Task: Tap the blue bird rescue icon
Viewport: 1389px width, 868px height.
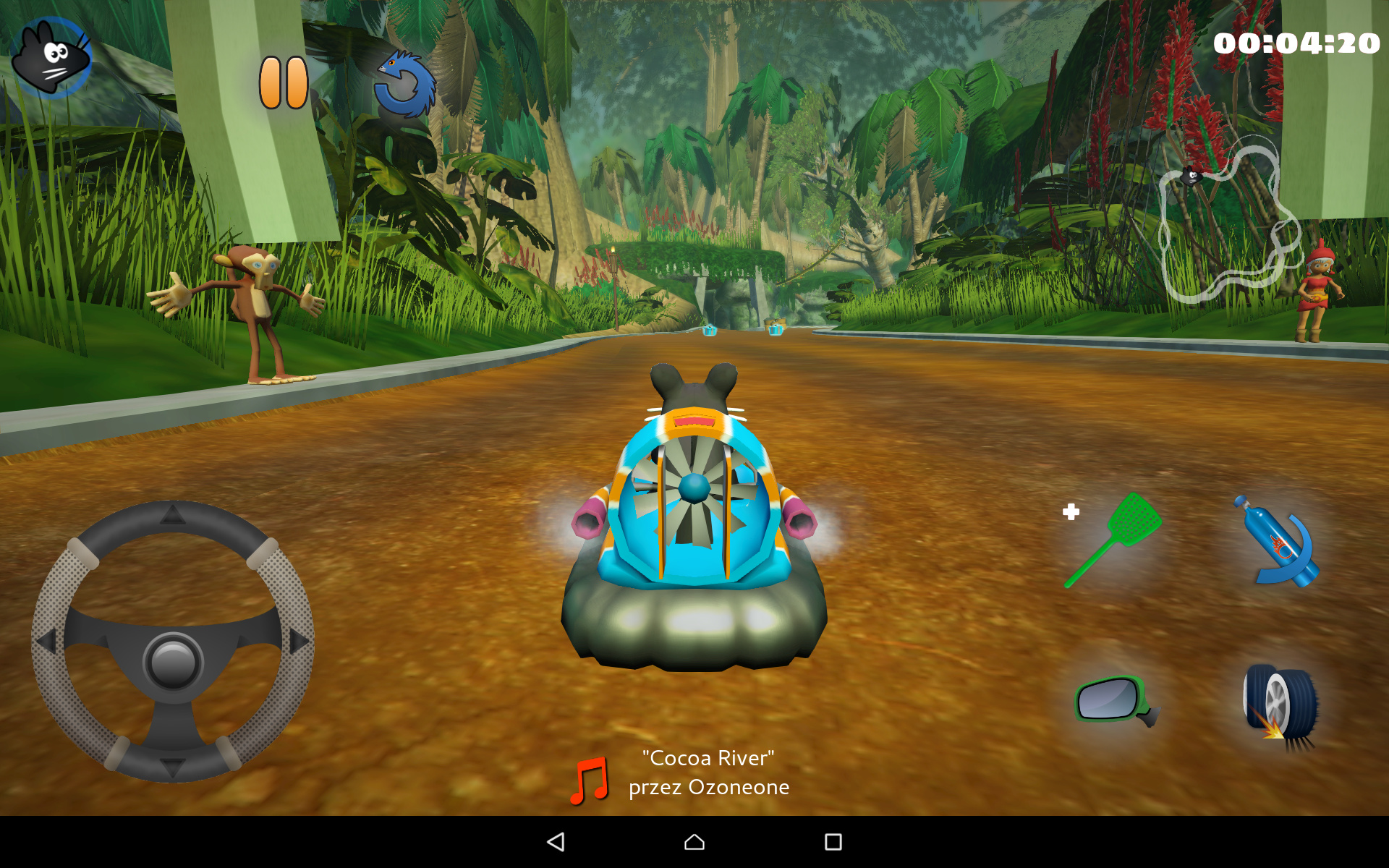Action: [405, 85]
